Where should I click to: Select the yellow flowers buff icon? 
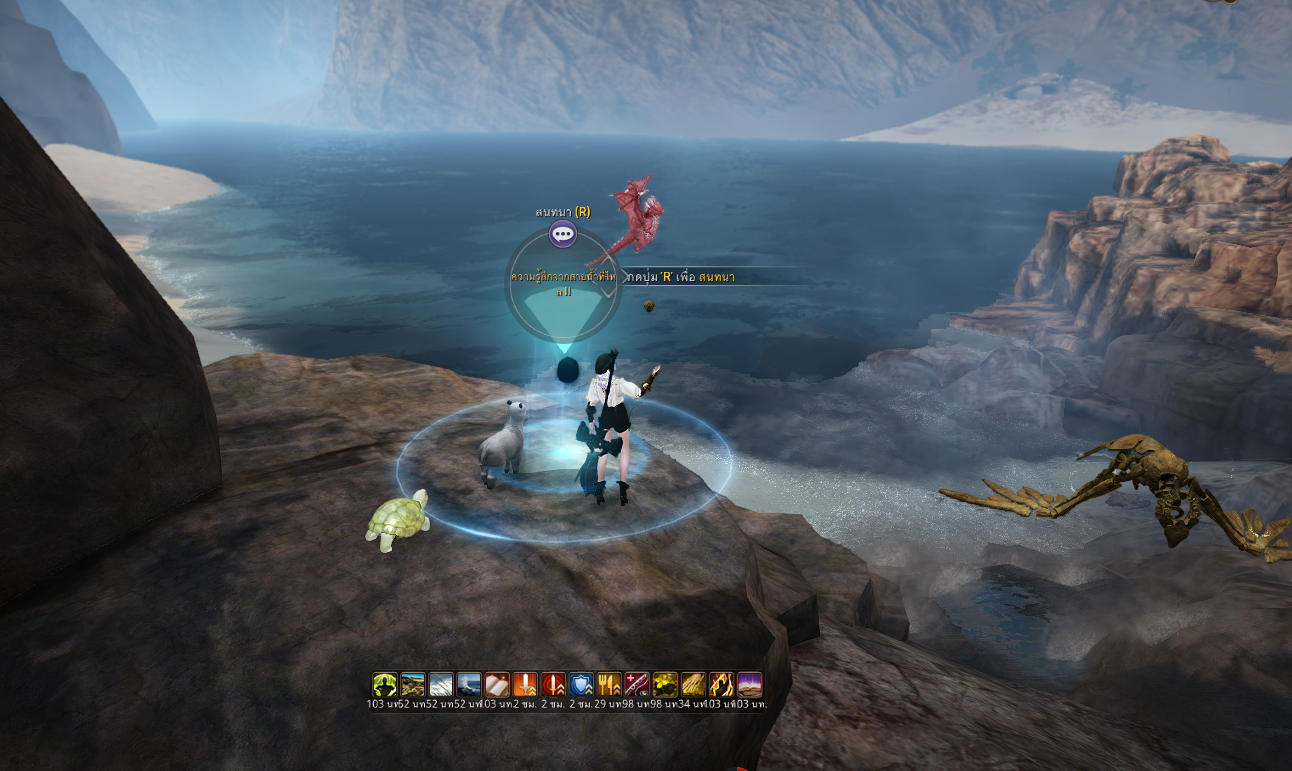[x=665, y=684]
